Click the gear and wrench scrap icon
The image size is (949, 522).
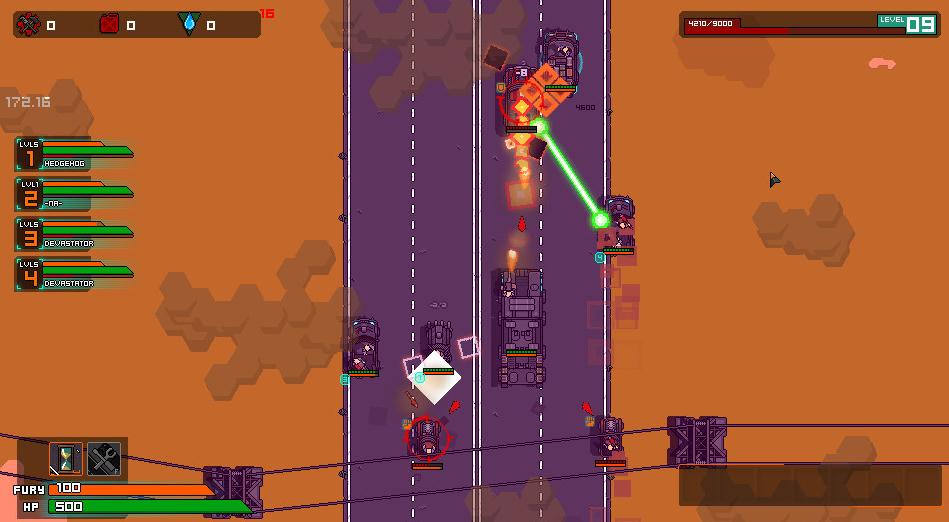pos(30,24)
